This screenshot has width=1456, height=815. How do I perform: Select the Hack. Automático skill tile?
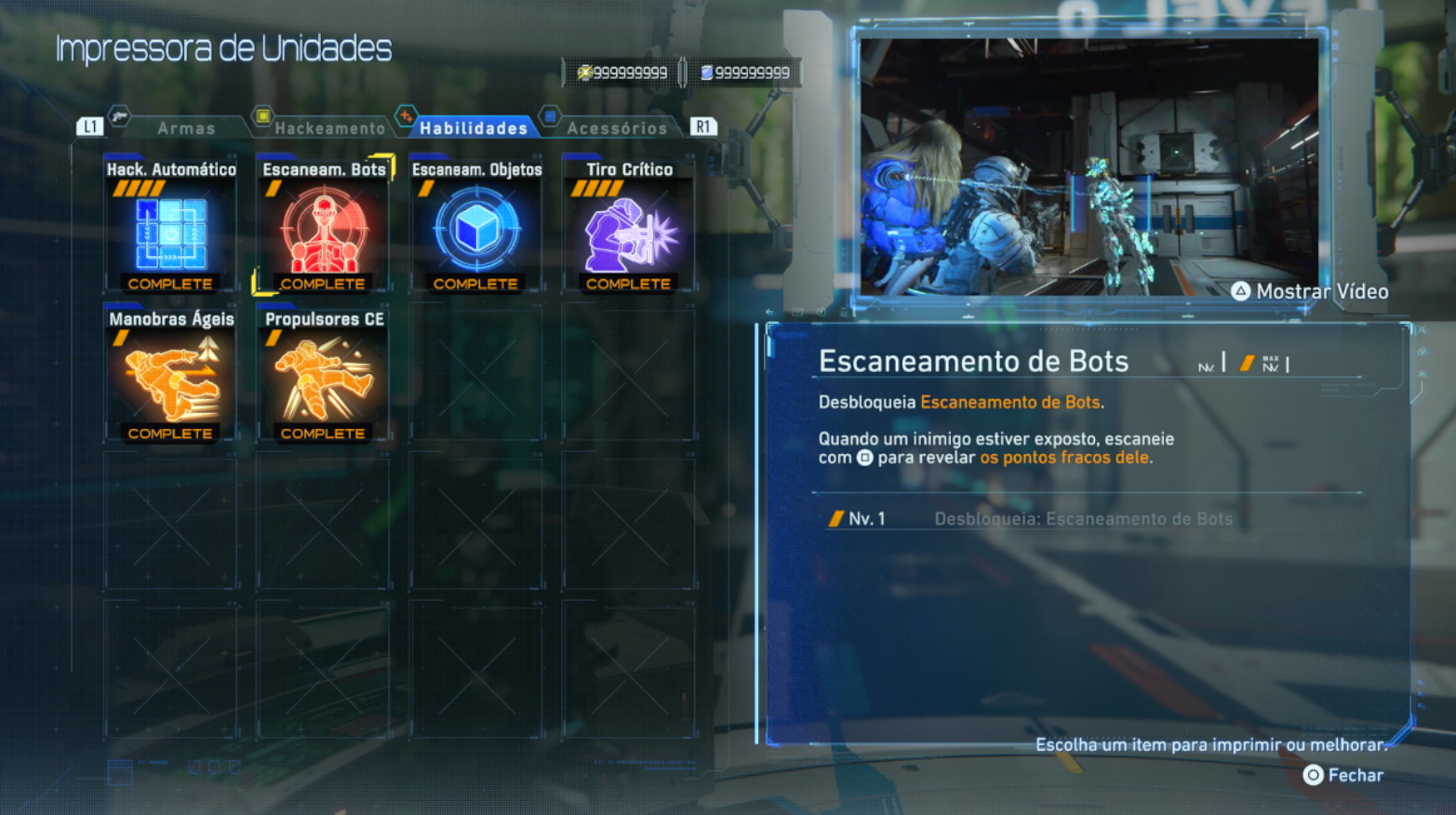pos(170,226)
